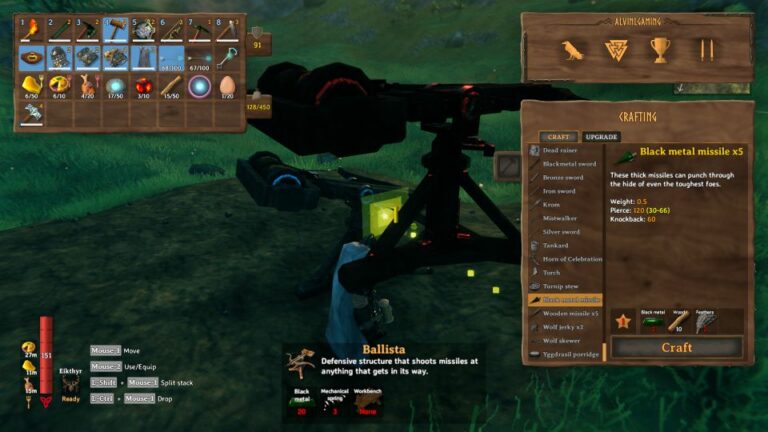
Task: Select the torch in hotbar slot 1
Action: (31, 30)
